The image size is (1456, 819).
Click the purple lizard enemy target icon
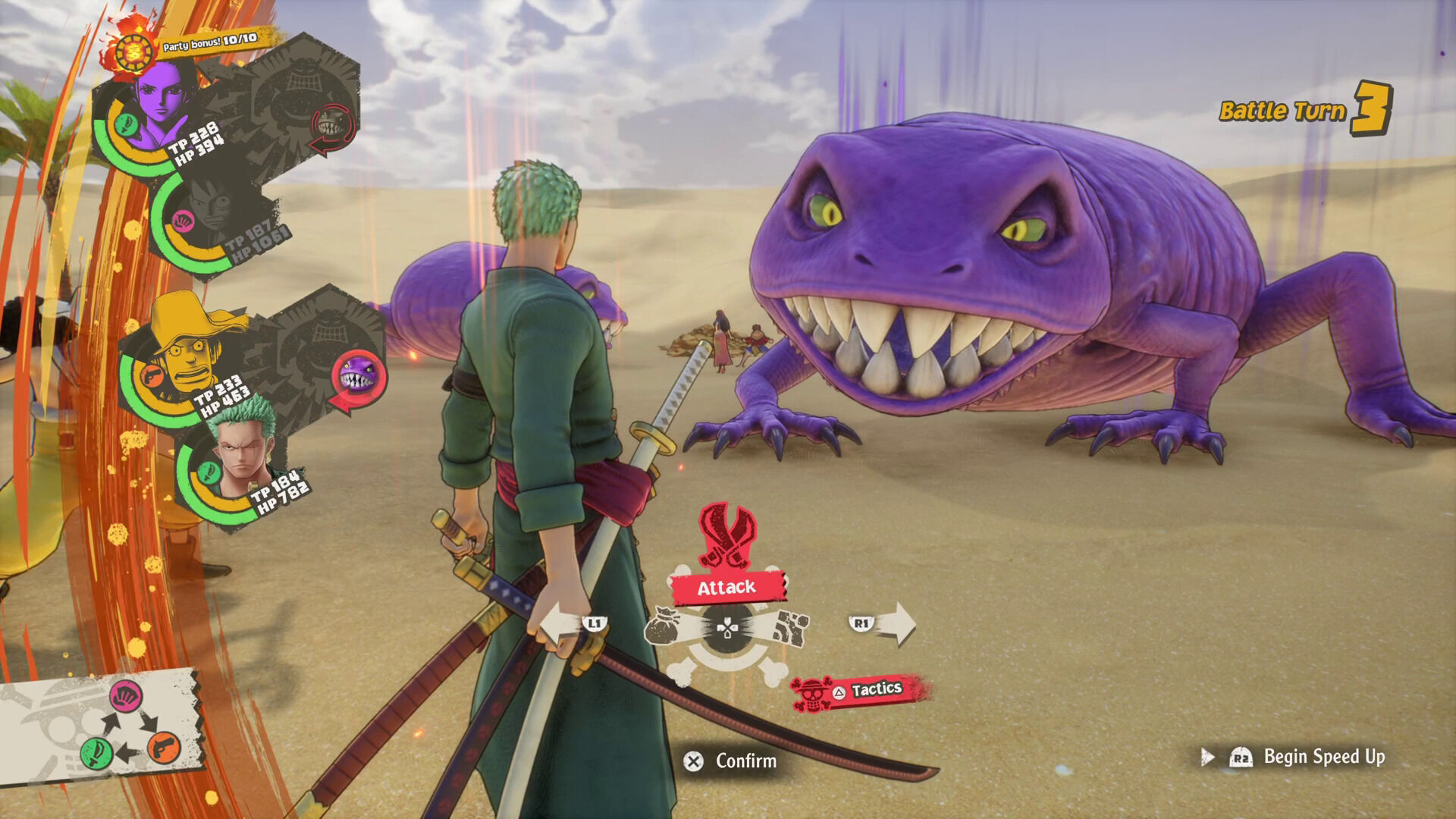tap(357, 376)
